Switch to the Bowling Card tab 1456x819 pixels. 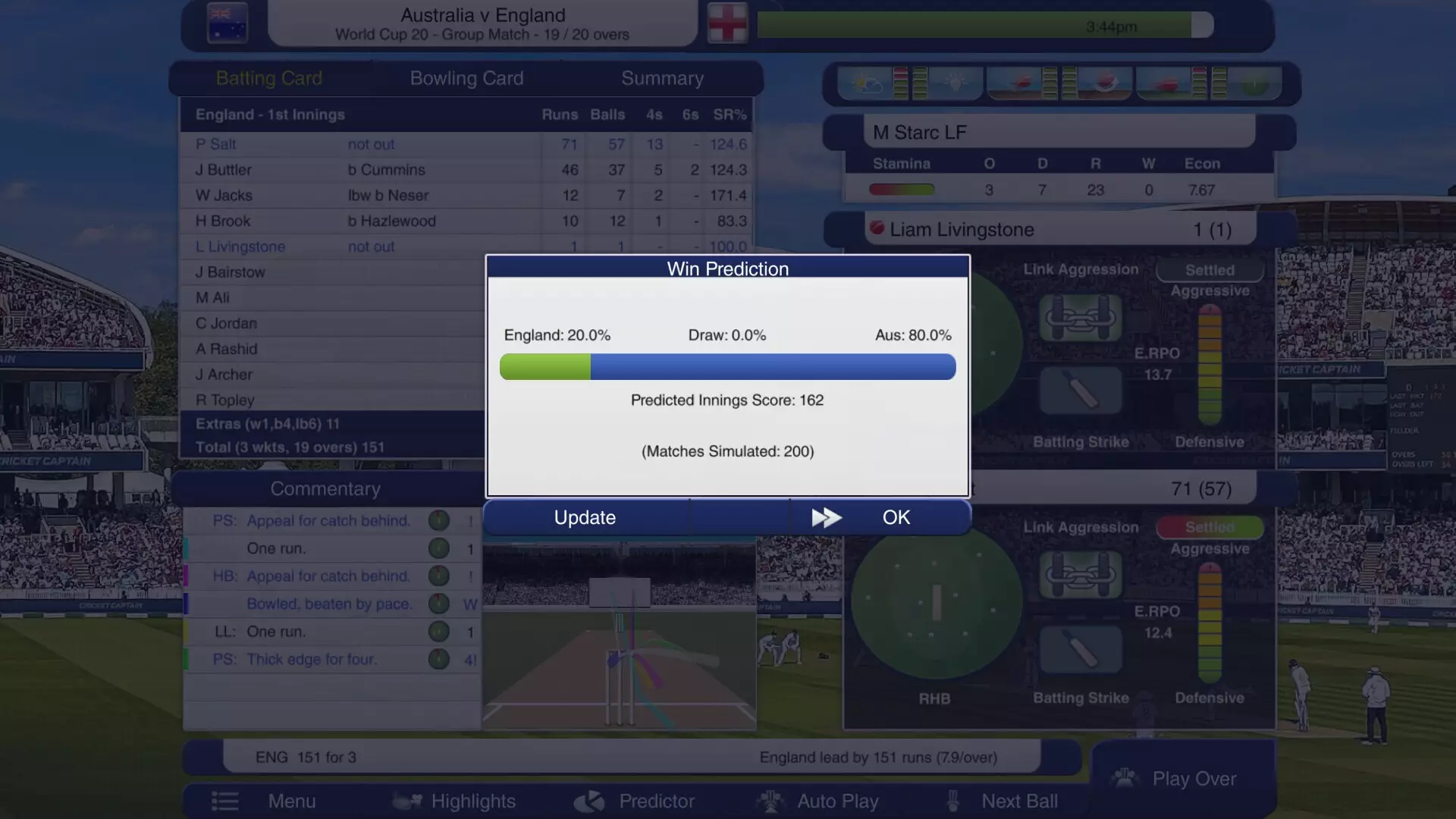466,77
